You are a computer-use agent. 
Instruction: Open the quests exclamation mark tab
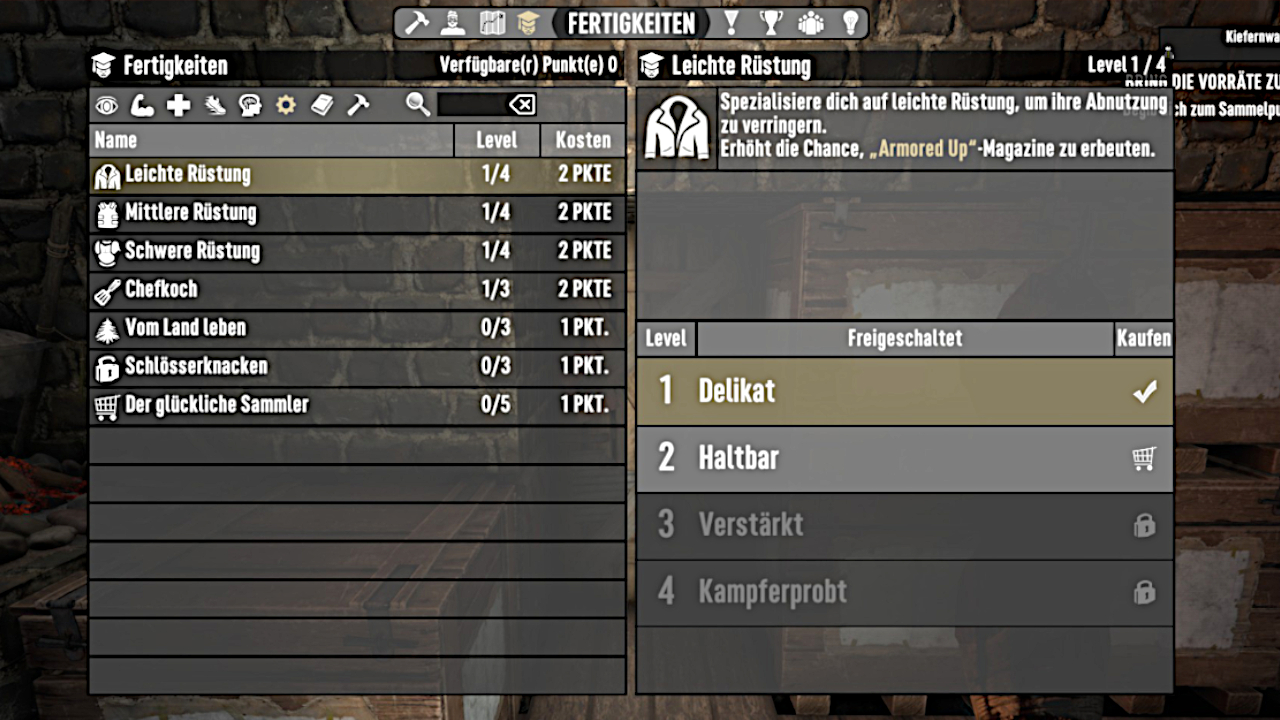click(731, 22)
